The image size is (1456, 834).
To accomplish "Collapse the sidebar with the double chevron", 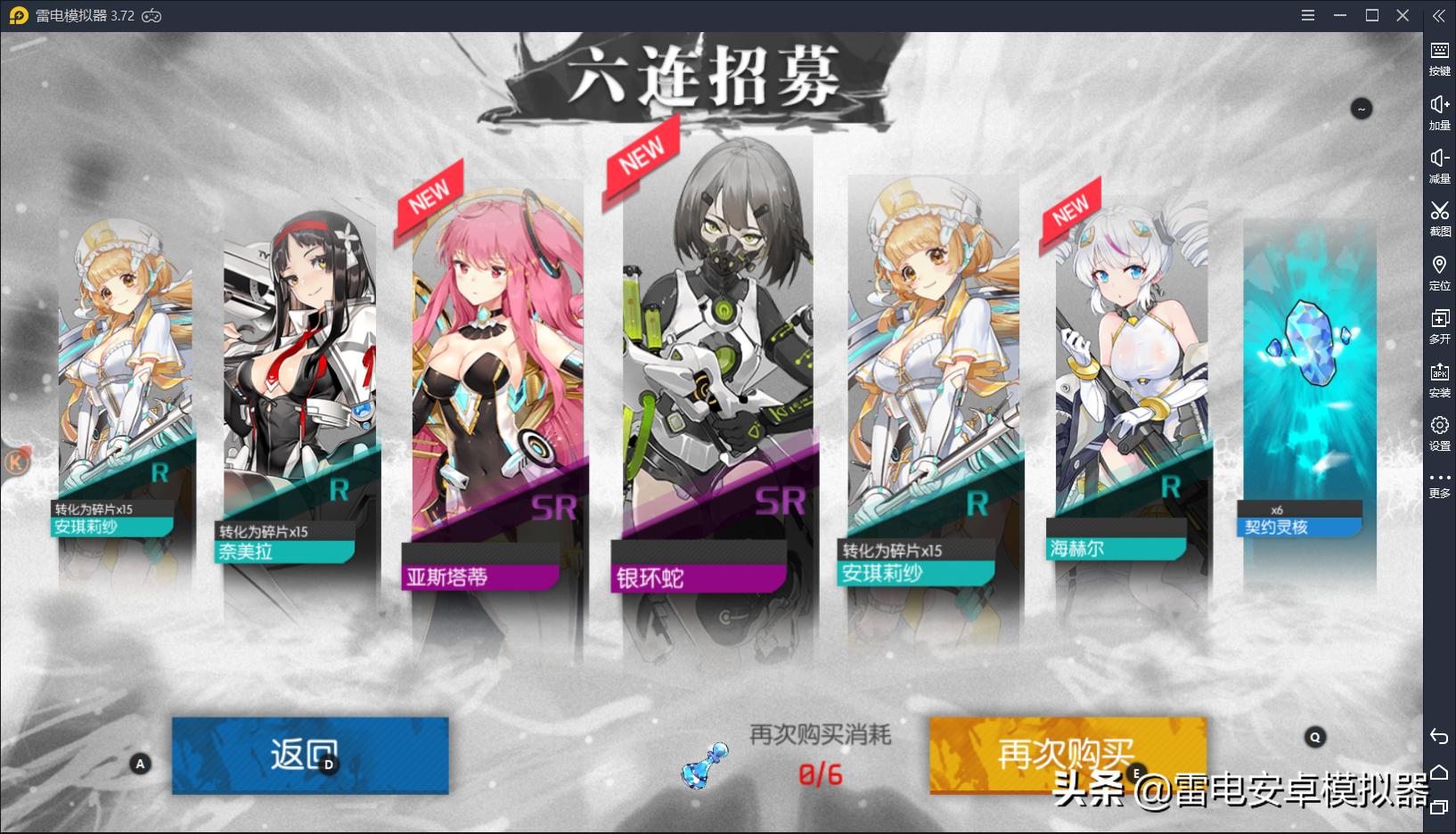I will click(1440, 15).
